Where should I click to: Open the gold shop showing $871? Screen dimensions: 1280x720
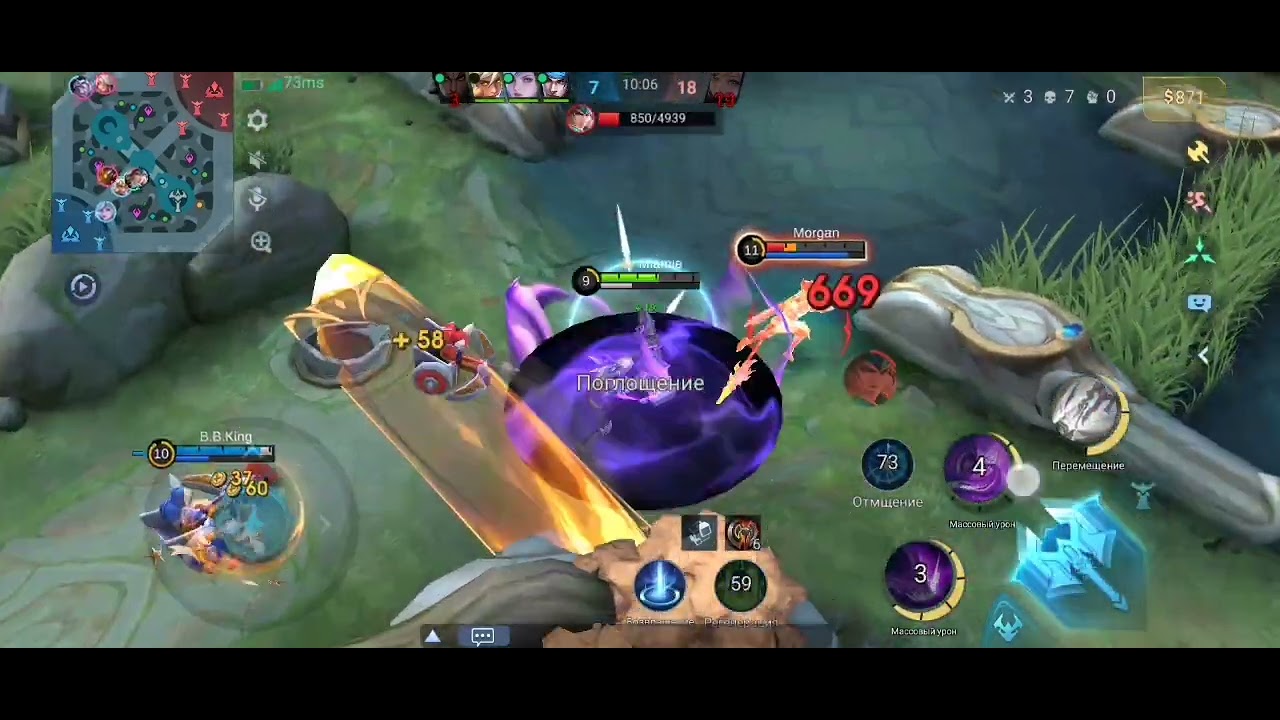click(1184, 97)
